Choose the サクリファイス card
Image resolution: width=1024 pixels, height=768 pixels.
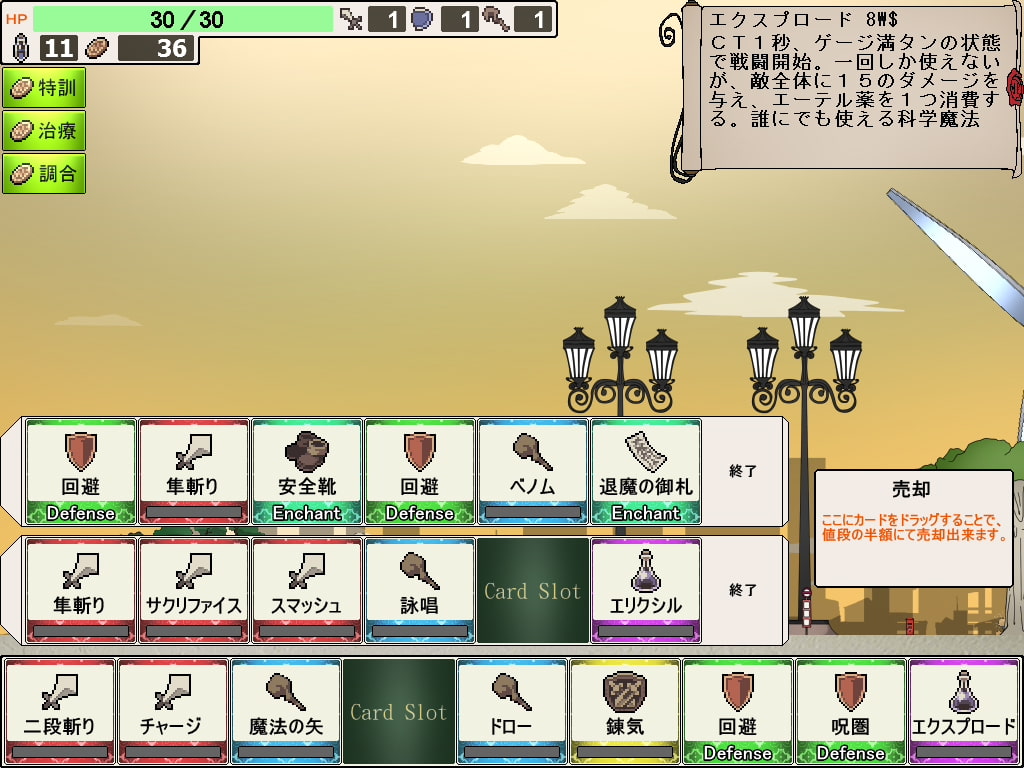pyautogui.click(x=194, y=590)
